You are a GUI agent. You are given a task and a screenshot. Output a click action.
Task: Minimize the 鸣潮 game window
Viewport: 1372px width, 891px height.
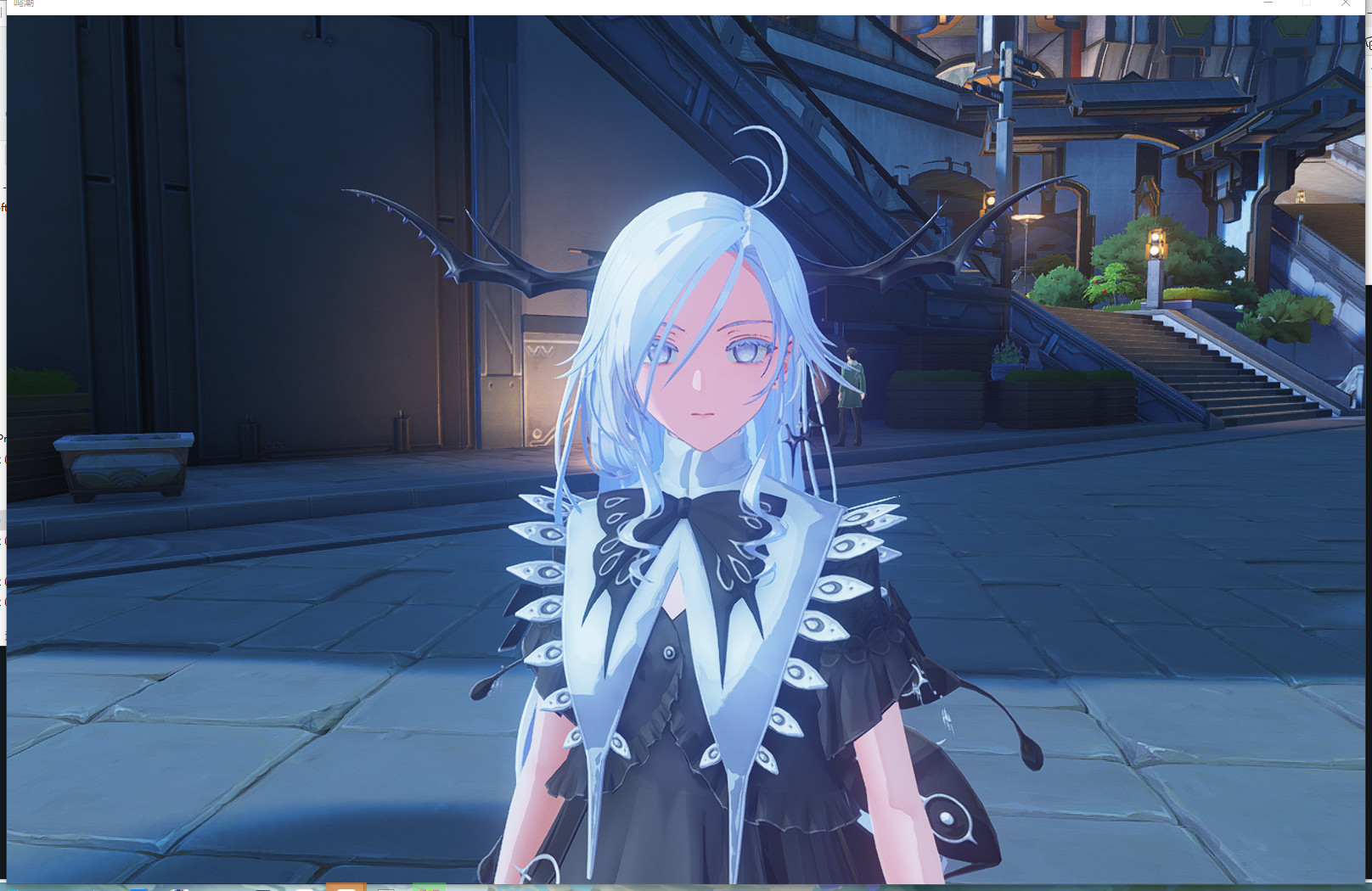point(1268,4)
